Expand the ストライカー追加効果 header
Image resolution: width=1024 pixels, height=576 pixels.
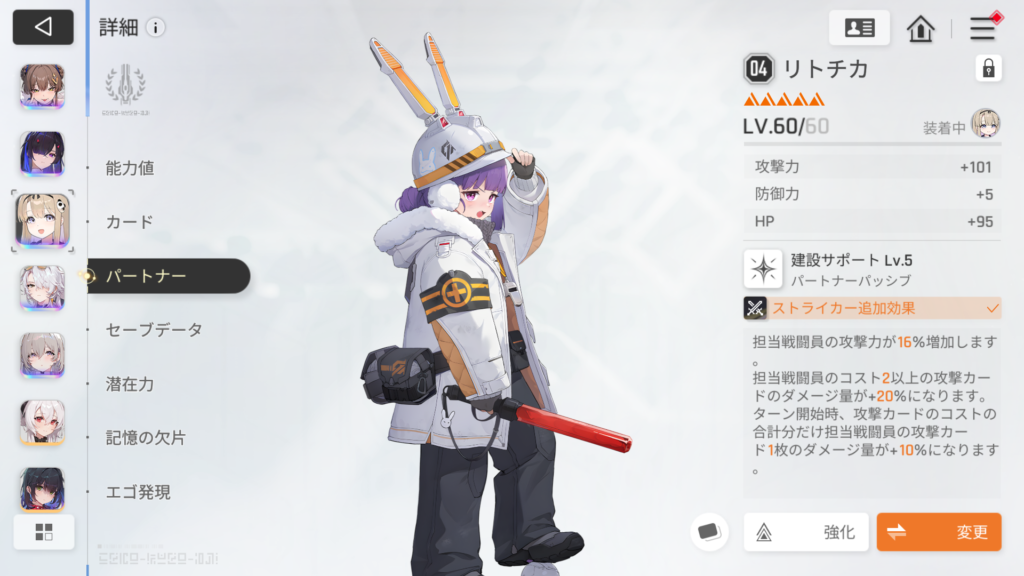click(871, 308)
